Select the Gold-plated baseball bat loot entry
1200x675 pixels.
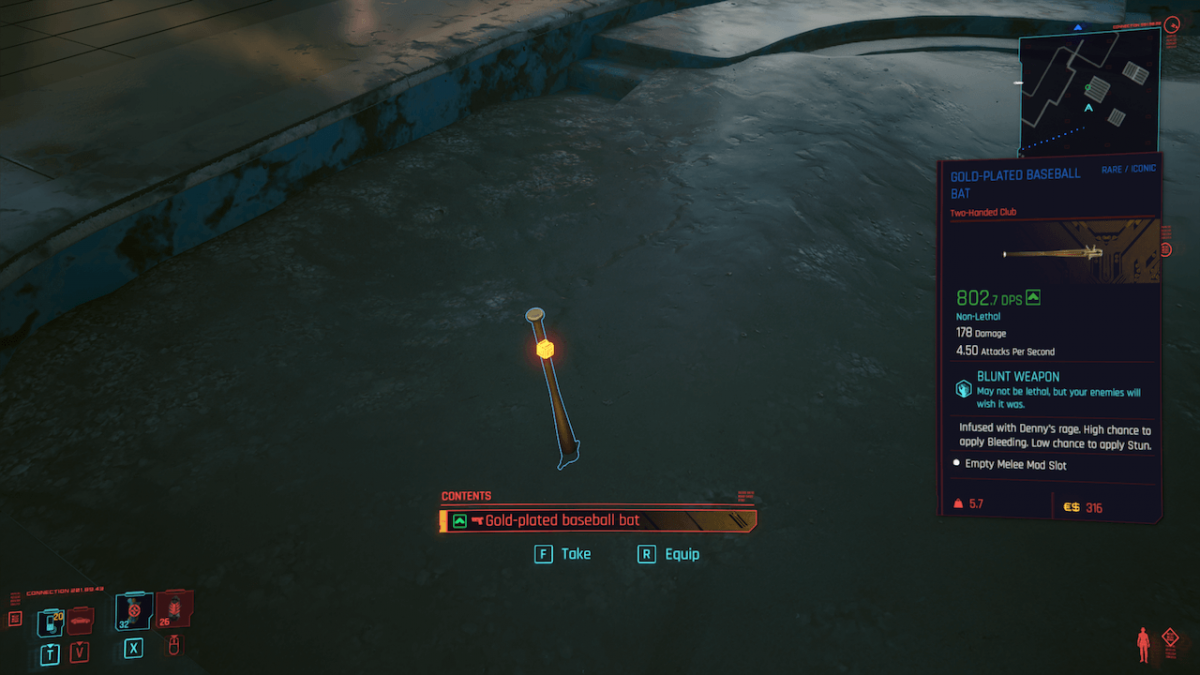[597, 521]
